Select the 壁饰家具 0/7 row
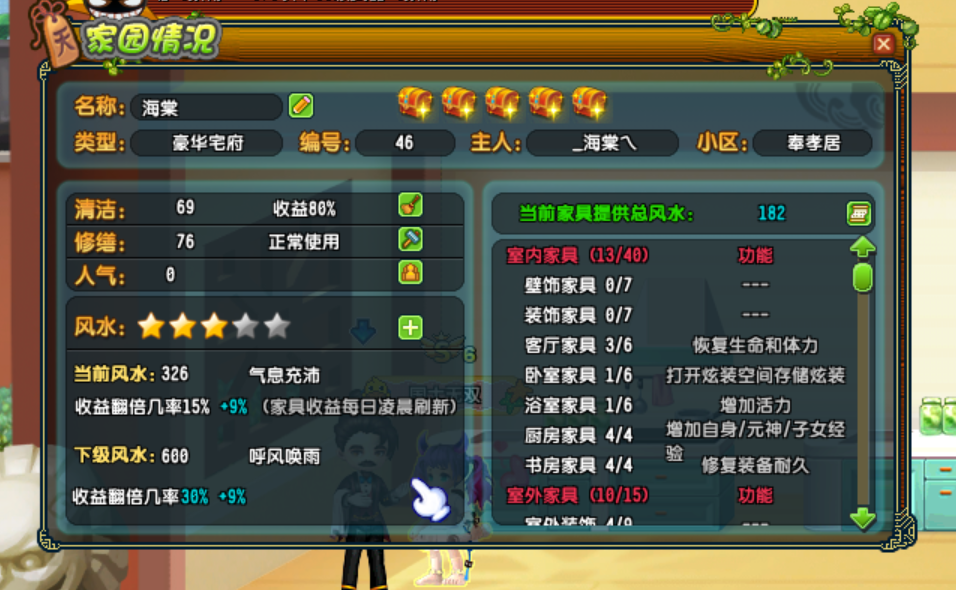956x590 pixels. (x=578, y=285)
